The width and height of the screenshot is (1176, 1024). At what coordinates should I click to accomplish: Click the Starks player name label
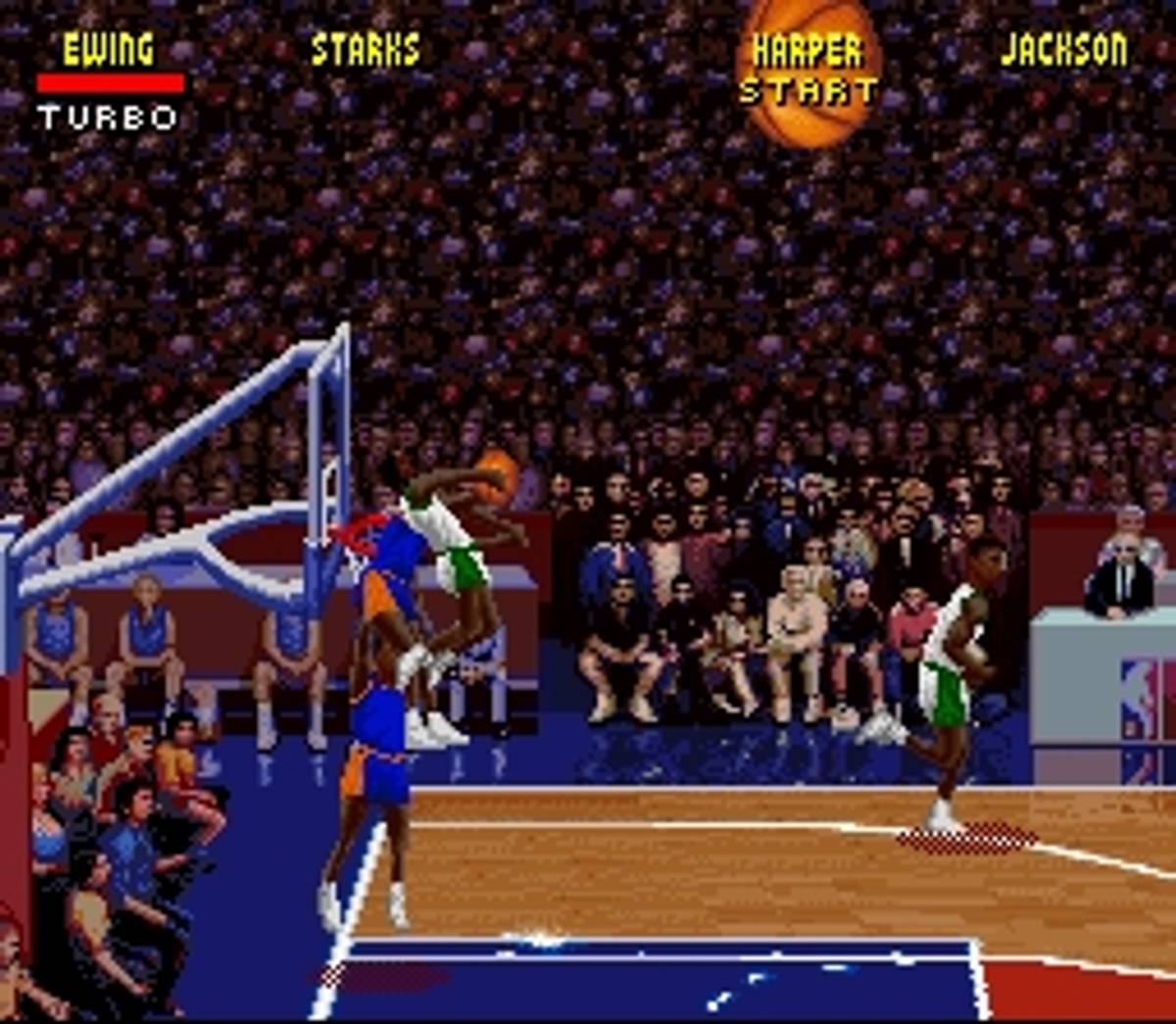pos(365,49)
